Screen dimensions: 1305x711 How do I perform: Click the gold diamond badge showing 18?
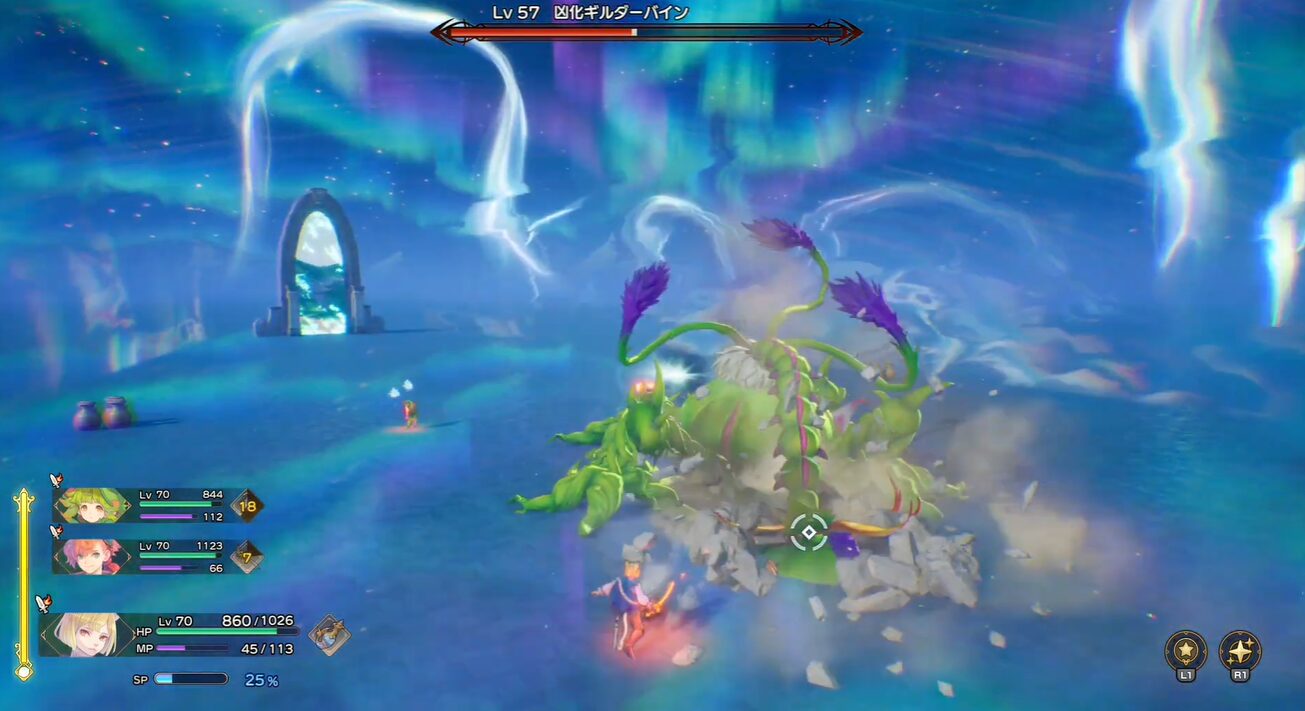[x=247, y=506]
